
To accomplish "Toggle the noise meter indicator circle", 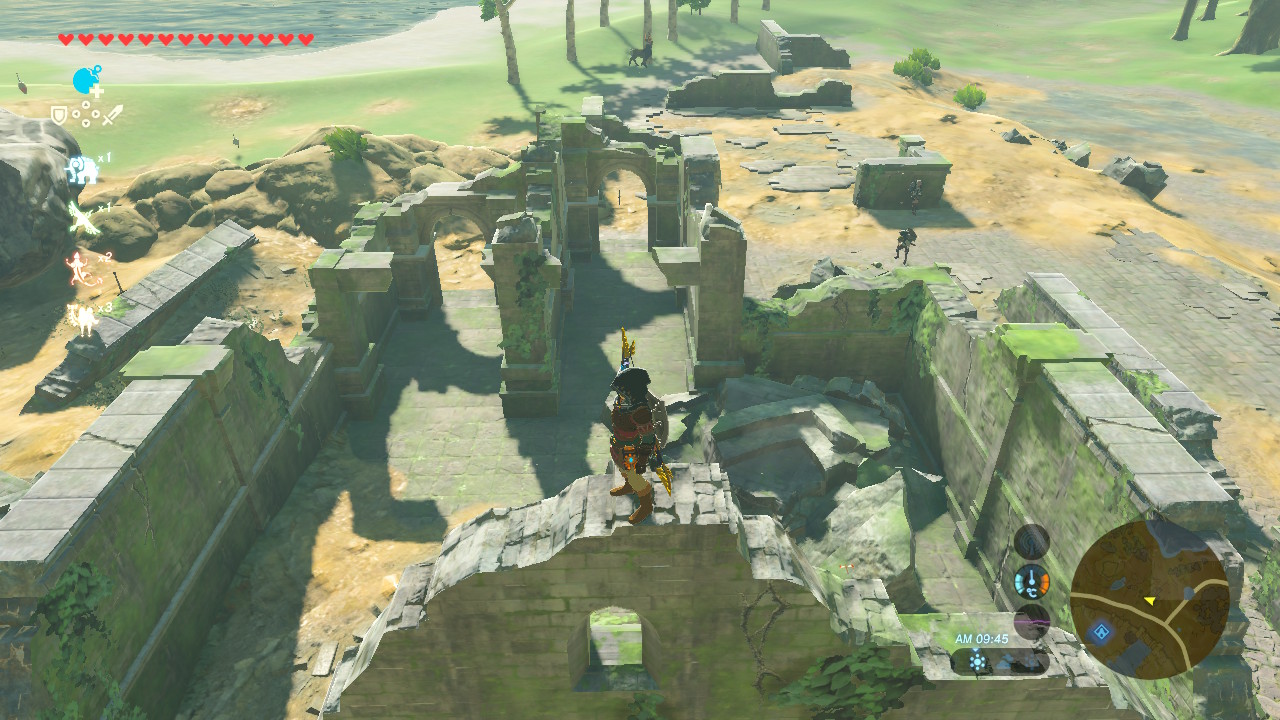I will (x=1031, y=541).
